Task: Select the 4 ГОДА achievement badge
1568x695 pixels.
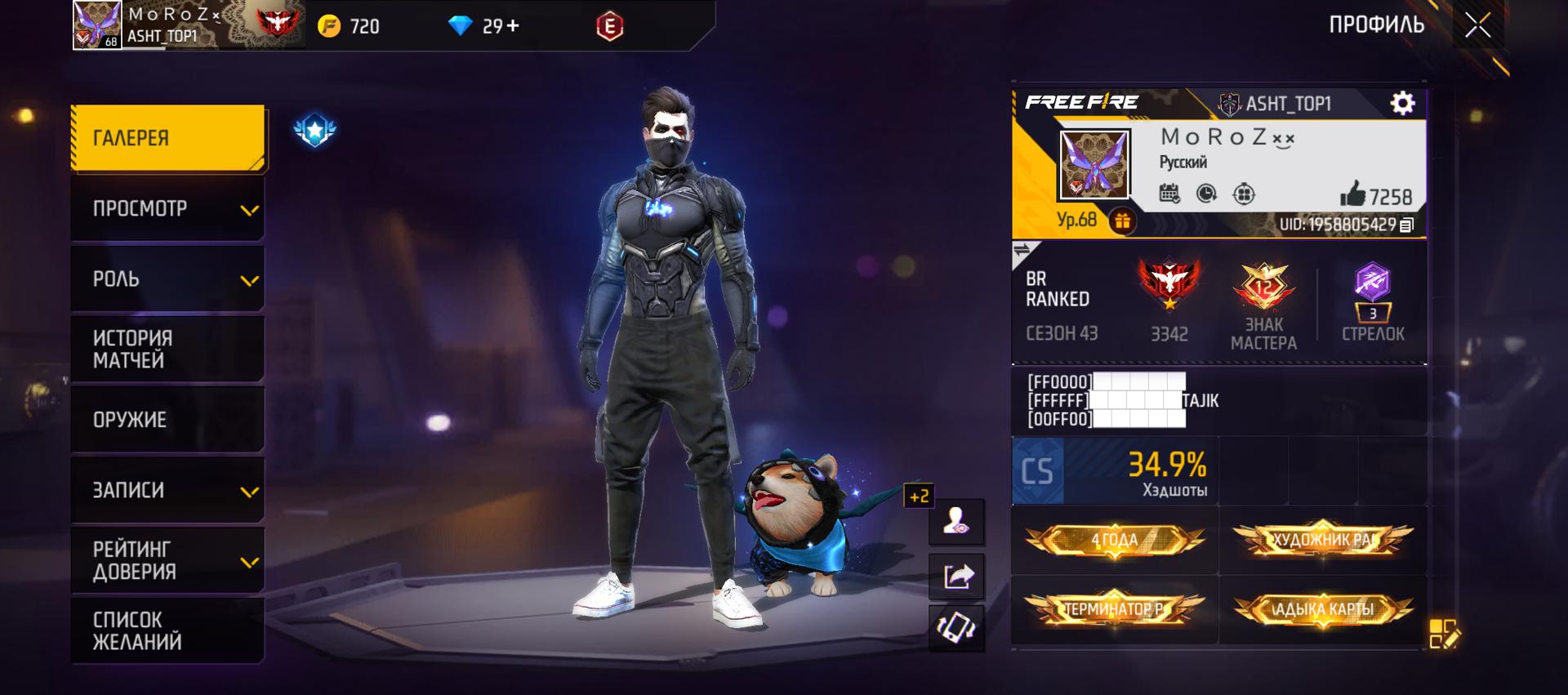Action: tap(1114, 540)
